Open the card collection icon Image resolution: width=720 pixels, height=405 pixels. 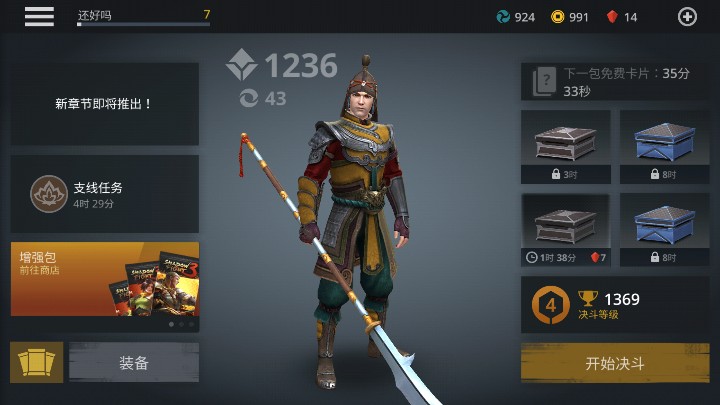point(36,362)
